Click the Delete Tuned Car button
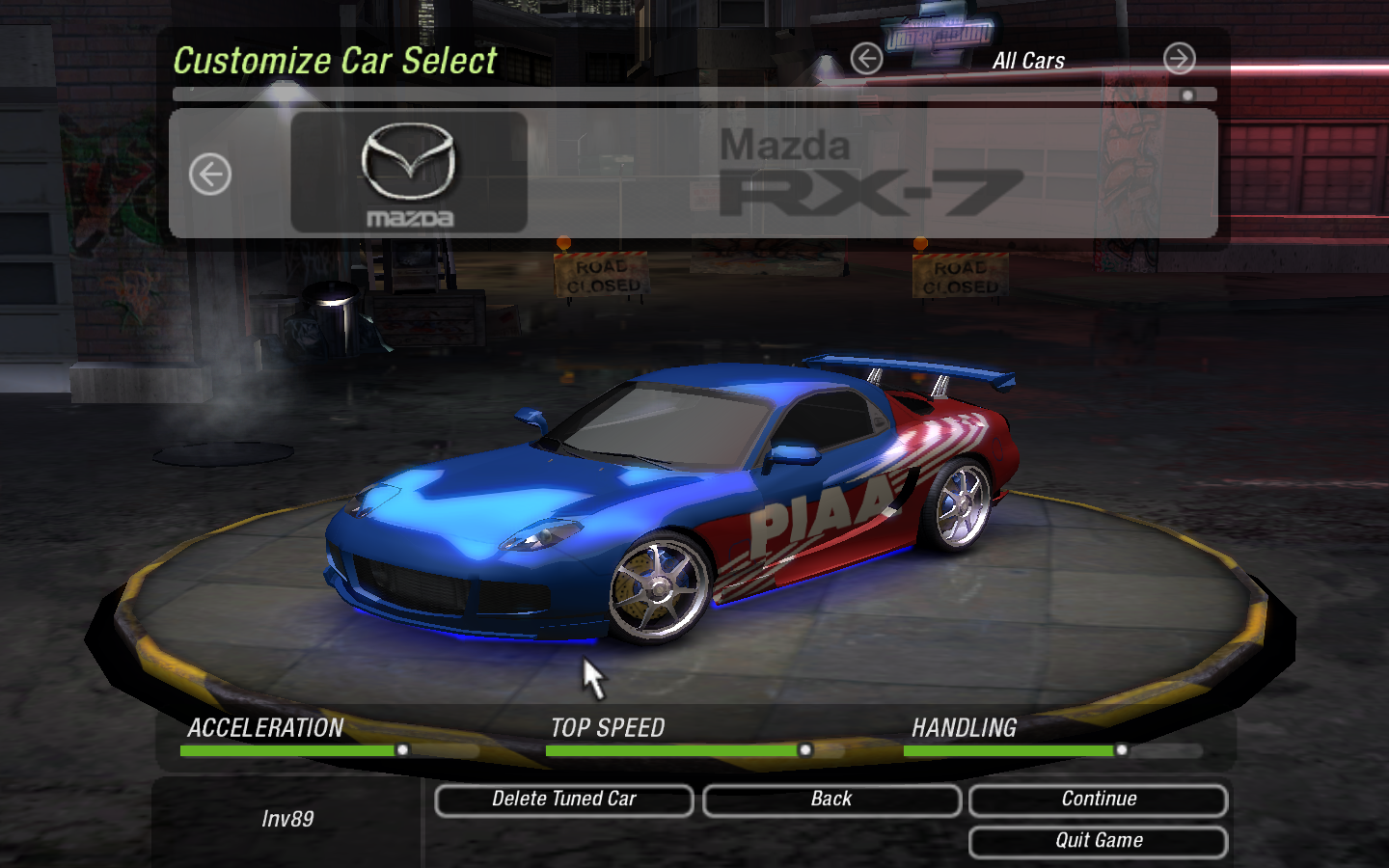The image size is (1389, 868). [564, 800]
